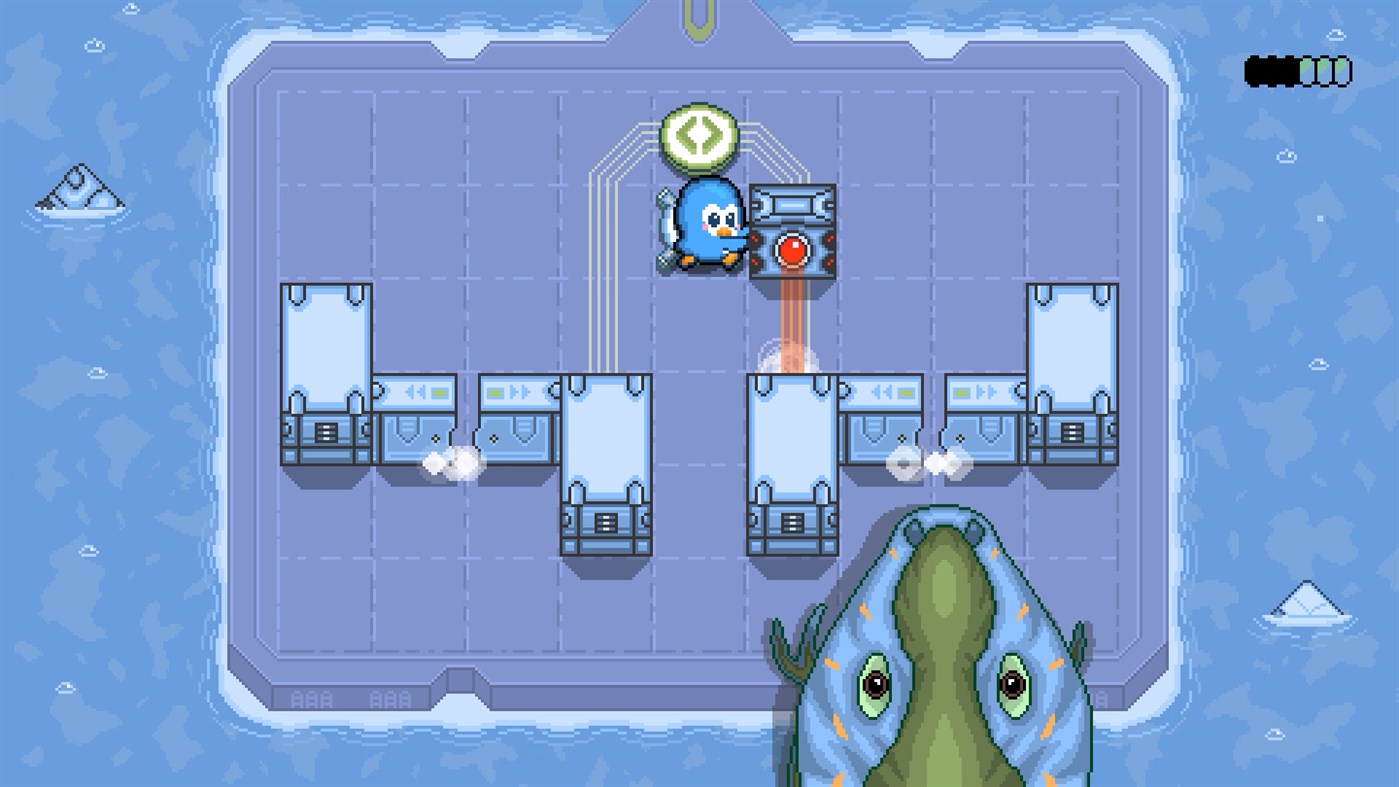The height and width of the screenshot is (787, 1399).
Task: Click the sea monster's left eye
Action: point(878,685)
